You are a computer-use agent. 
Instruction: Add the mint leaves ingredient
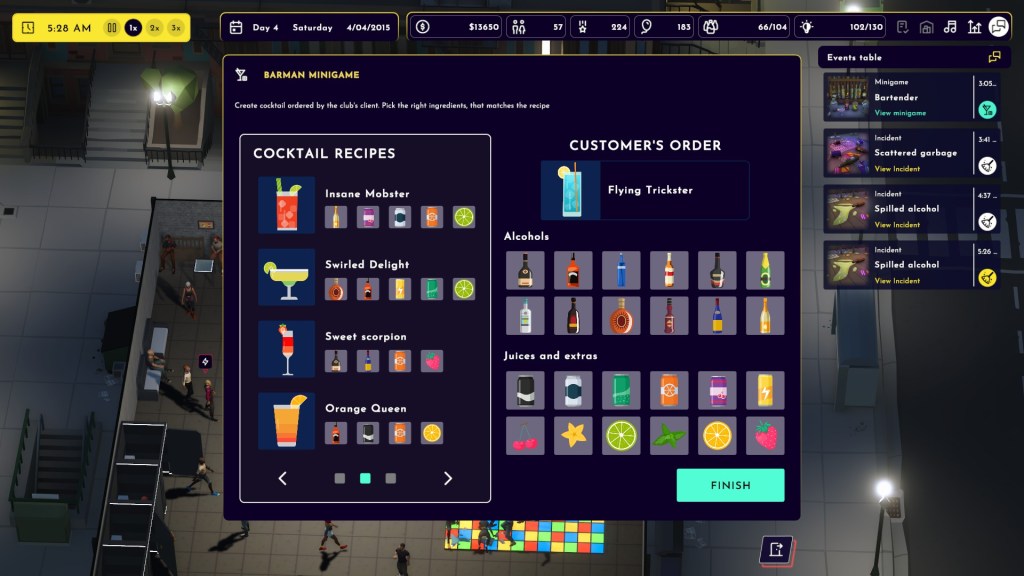(x=669, y=436)
